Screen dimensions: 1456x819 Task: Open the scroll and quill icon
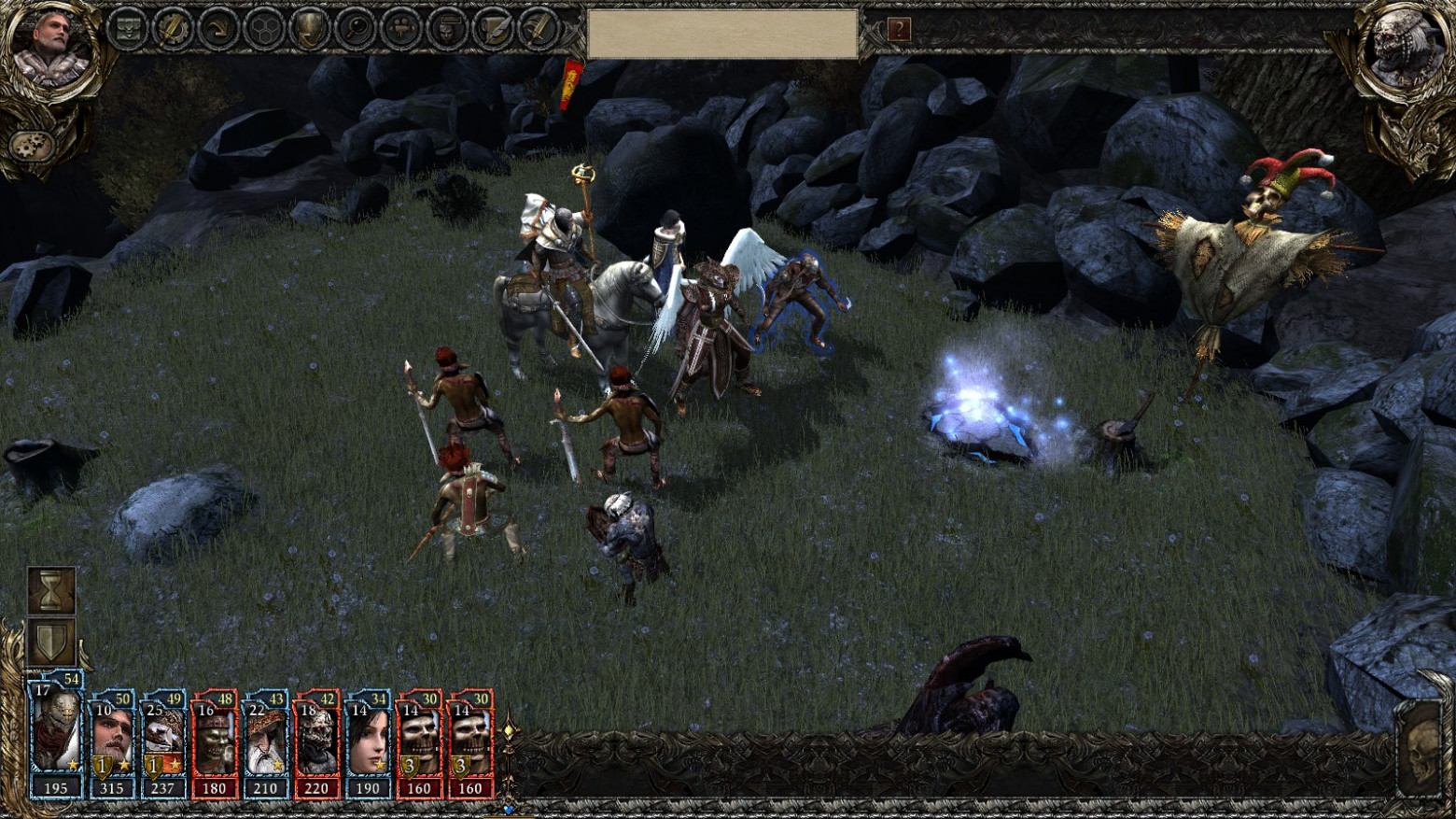494,29
